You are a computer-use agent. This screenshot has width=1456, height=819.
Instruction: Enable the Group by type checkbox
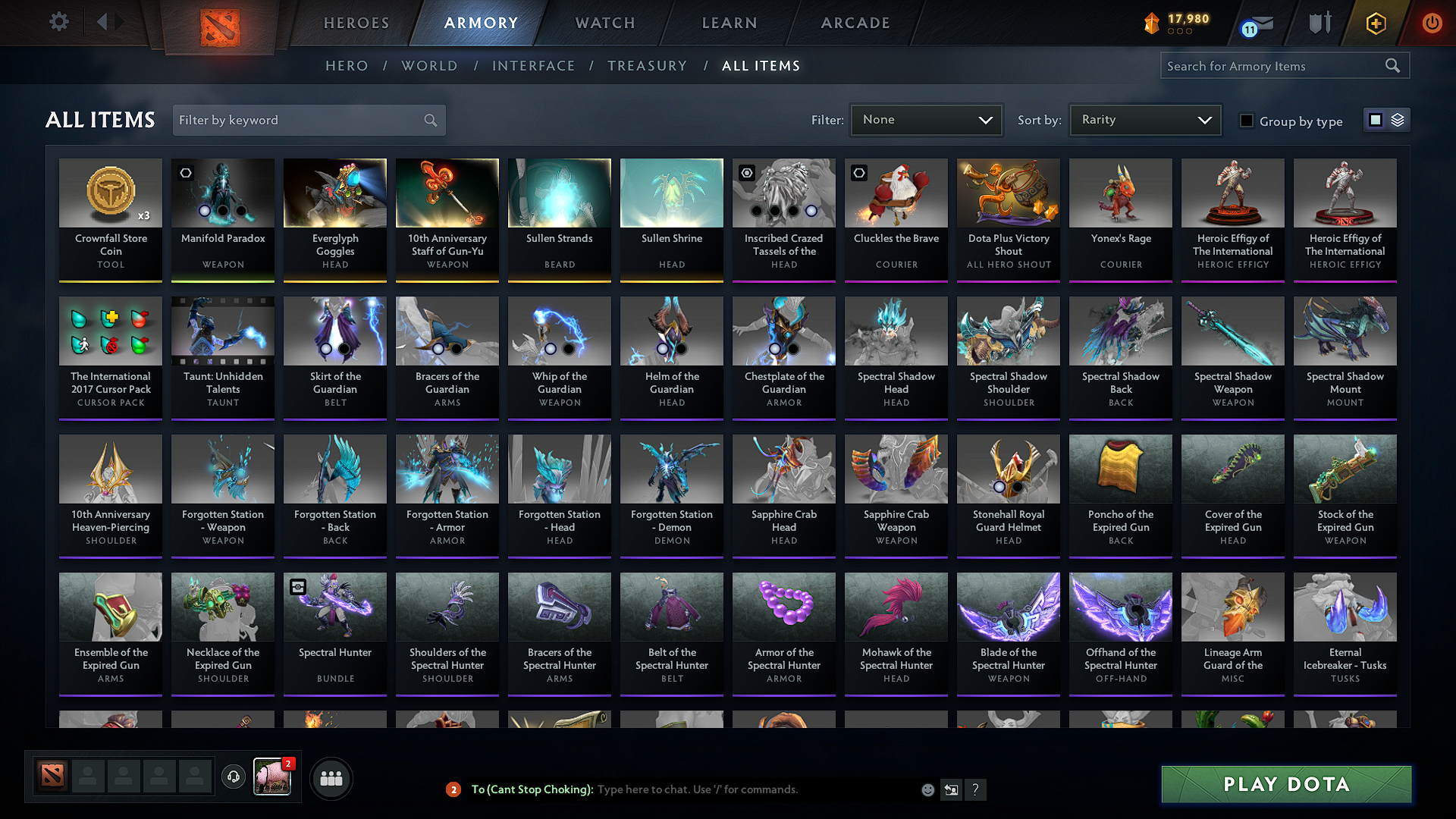click(x=1247, y=120)
